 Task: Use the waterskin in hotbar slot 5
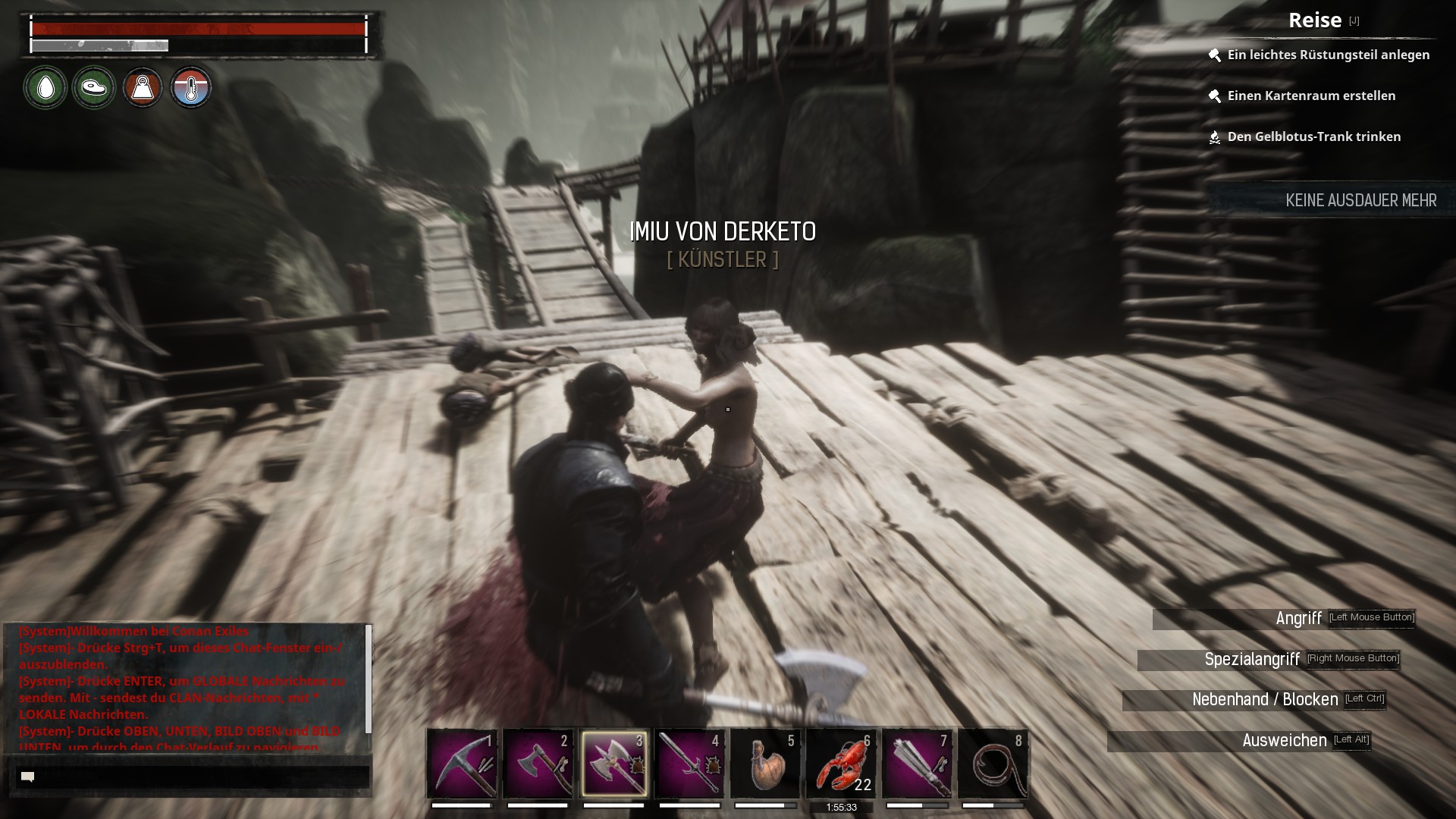coord(765,763)
